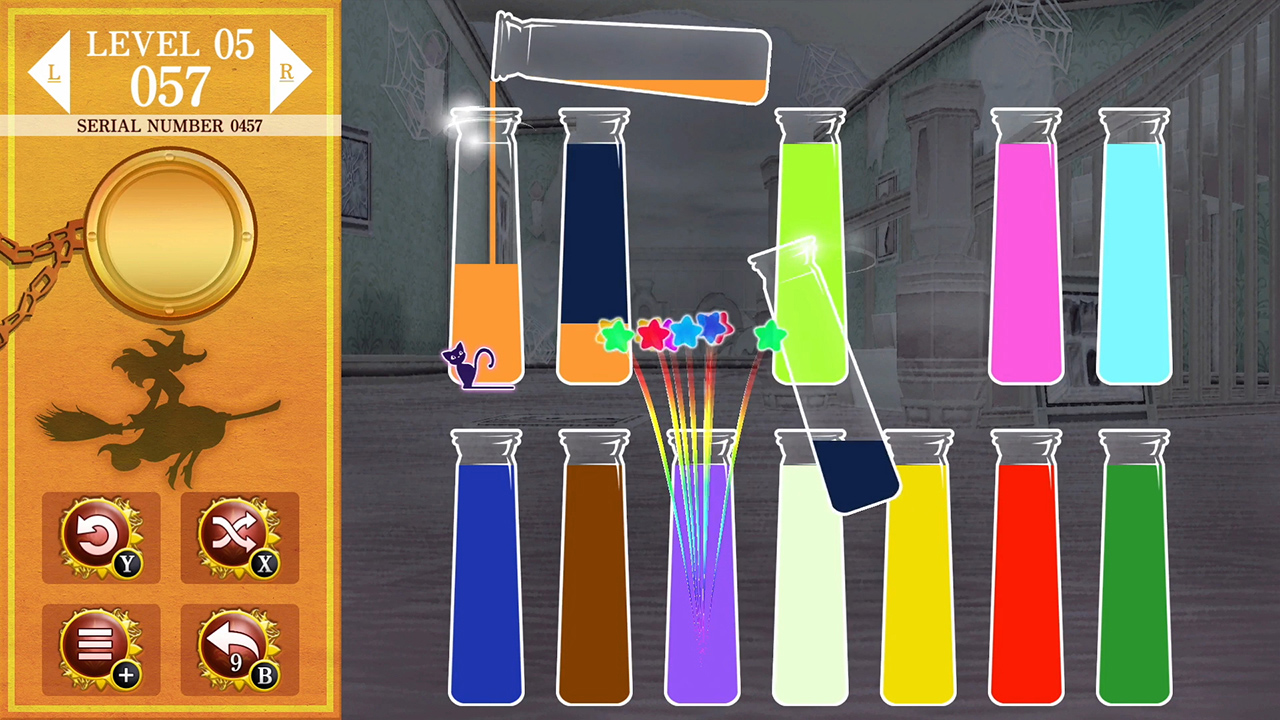This screenshot has width=1280, height=720.
Task: Click the green star burst effect
Action: (x=617, y=337)
